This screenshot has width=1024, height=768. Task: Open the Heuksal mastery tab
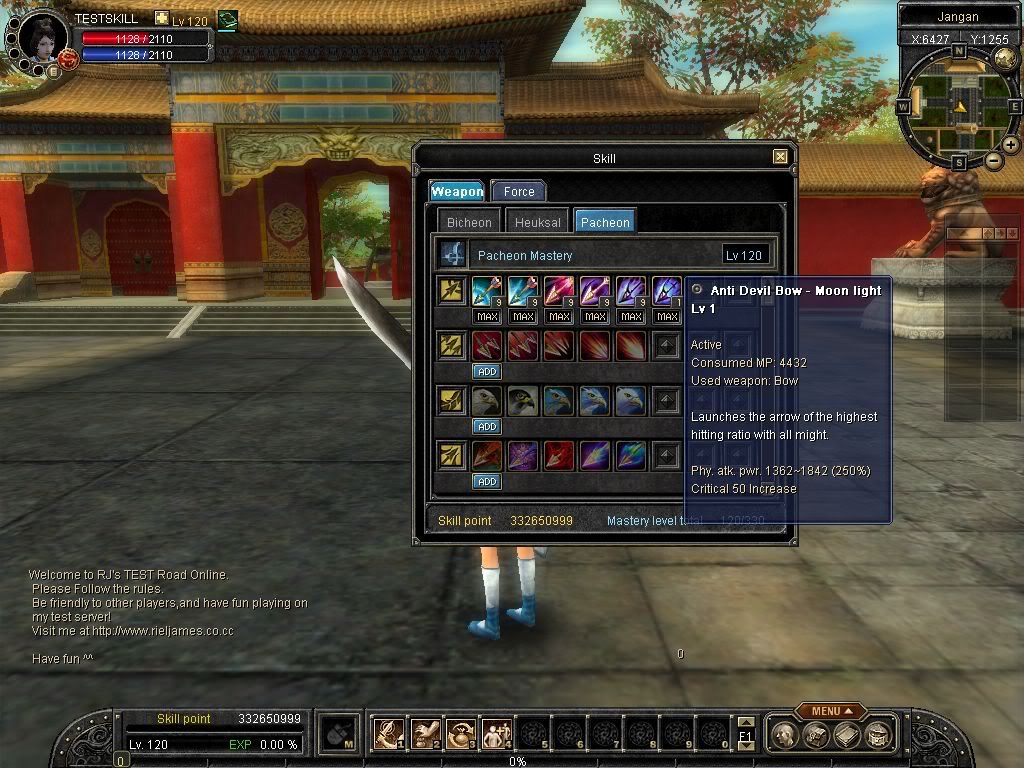[538, 222]
